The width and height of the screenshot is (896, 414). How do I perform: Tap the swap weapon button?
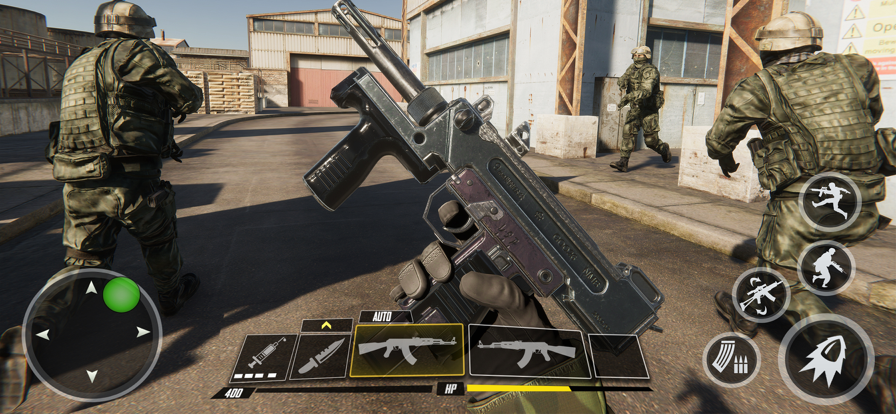(761, 295)
